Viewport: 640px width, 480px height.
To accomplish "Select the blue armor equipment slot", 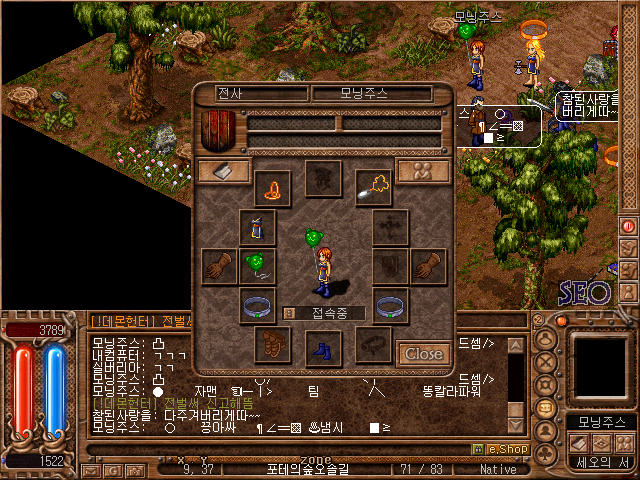I will tap(257, 227).
